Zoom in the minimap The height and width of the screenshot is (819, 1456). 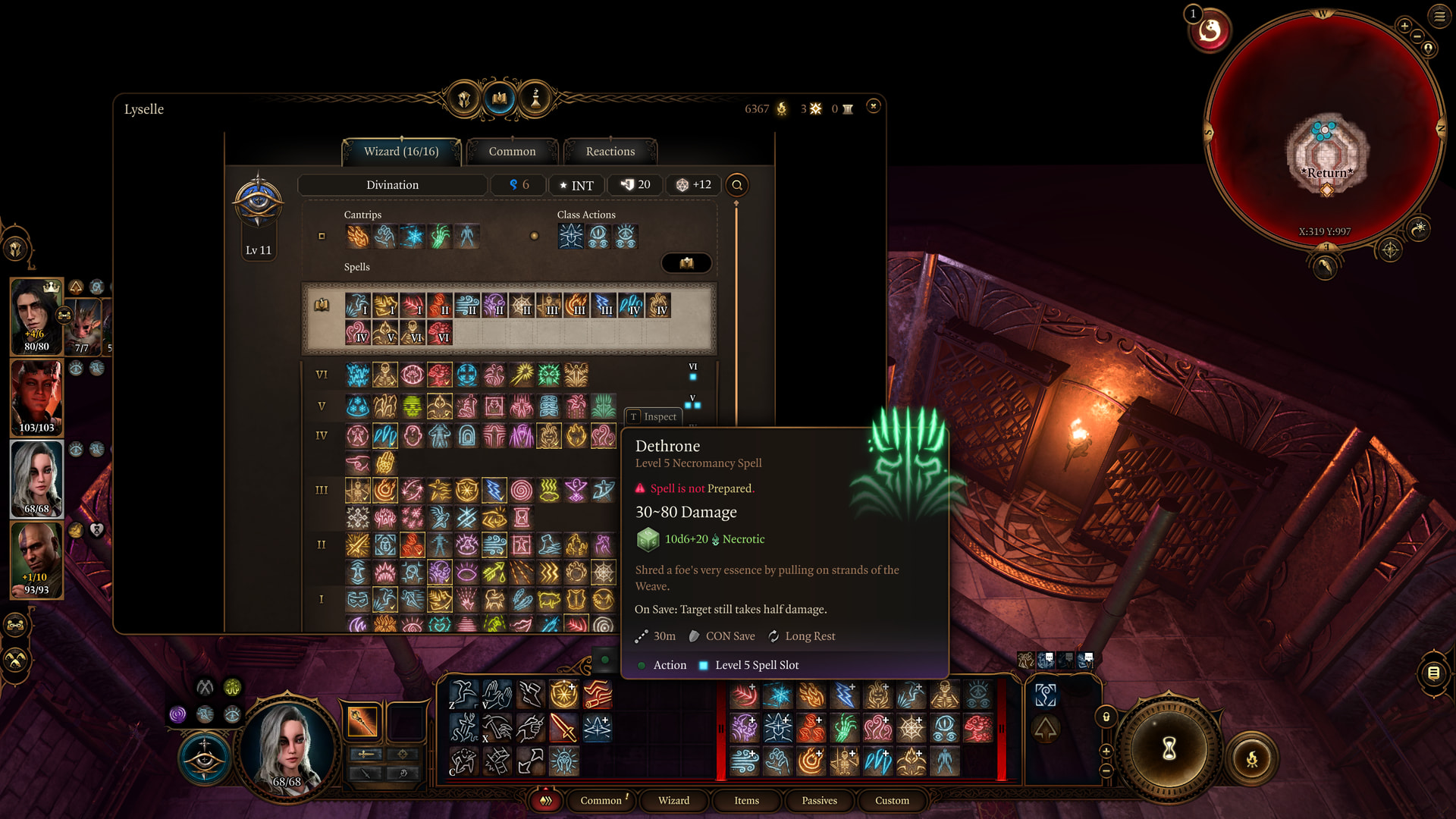click(x=1404, y=26)
